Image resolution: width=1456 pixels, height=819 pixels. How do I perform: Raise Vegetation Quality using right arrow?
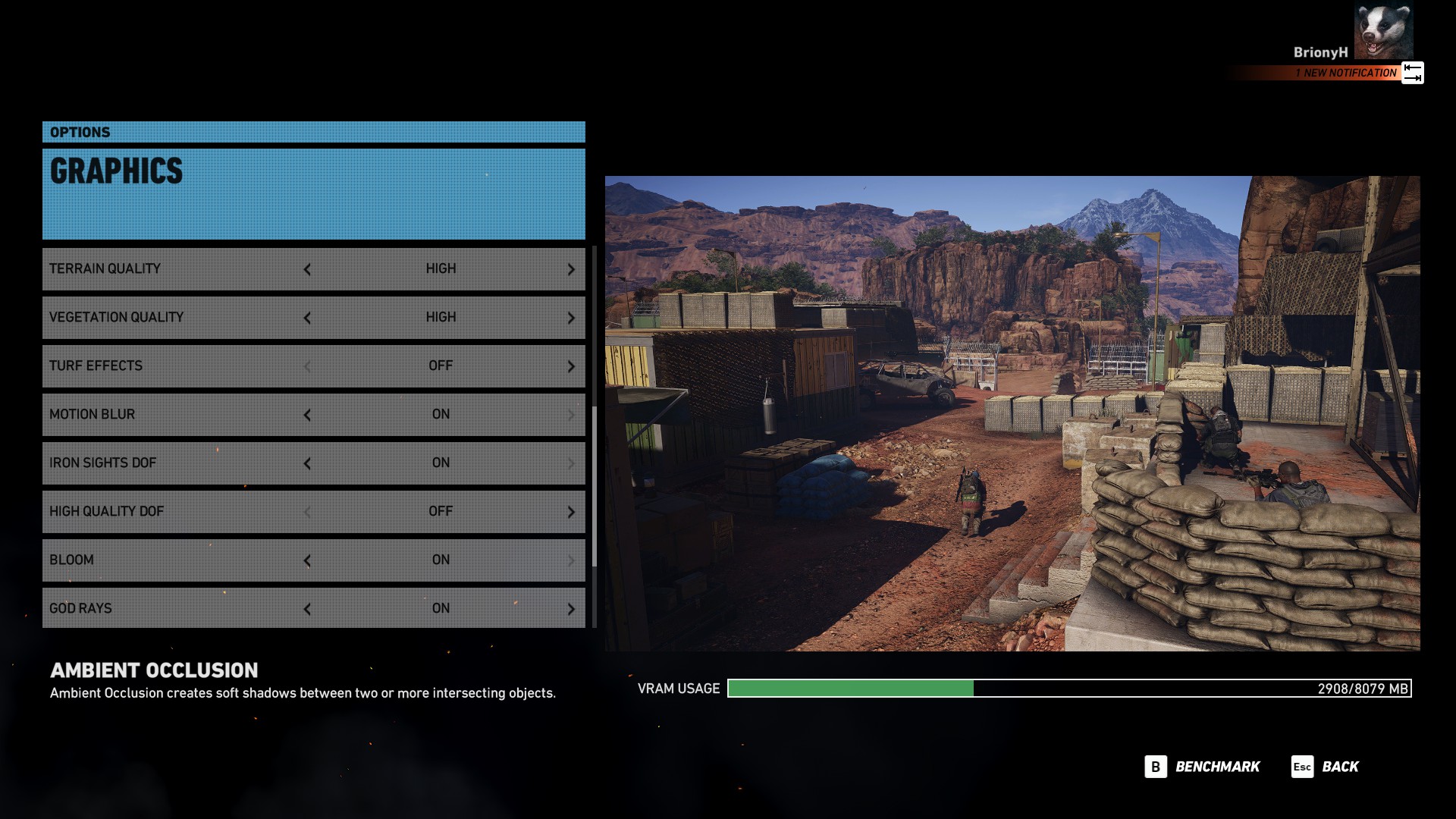pyautogui.click(x=571, y=318)
